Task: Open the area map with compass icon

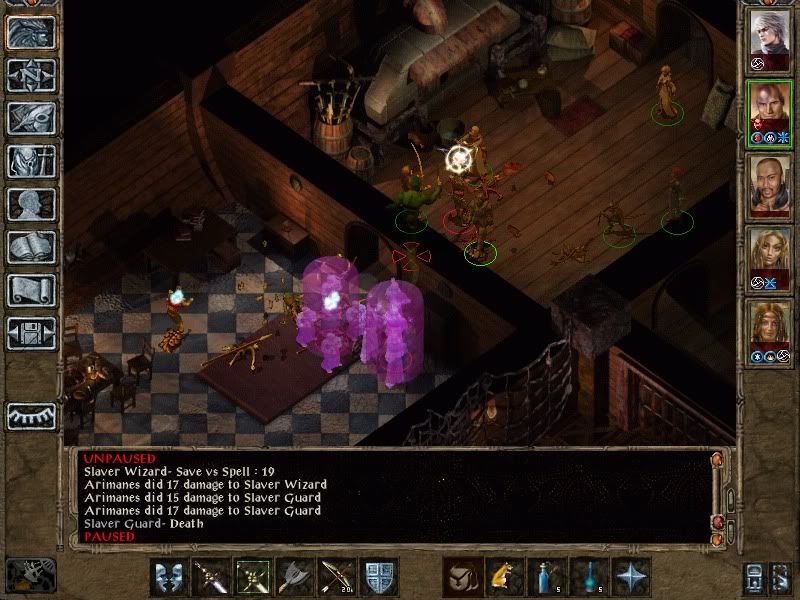Action: [31, 75]
